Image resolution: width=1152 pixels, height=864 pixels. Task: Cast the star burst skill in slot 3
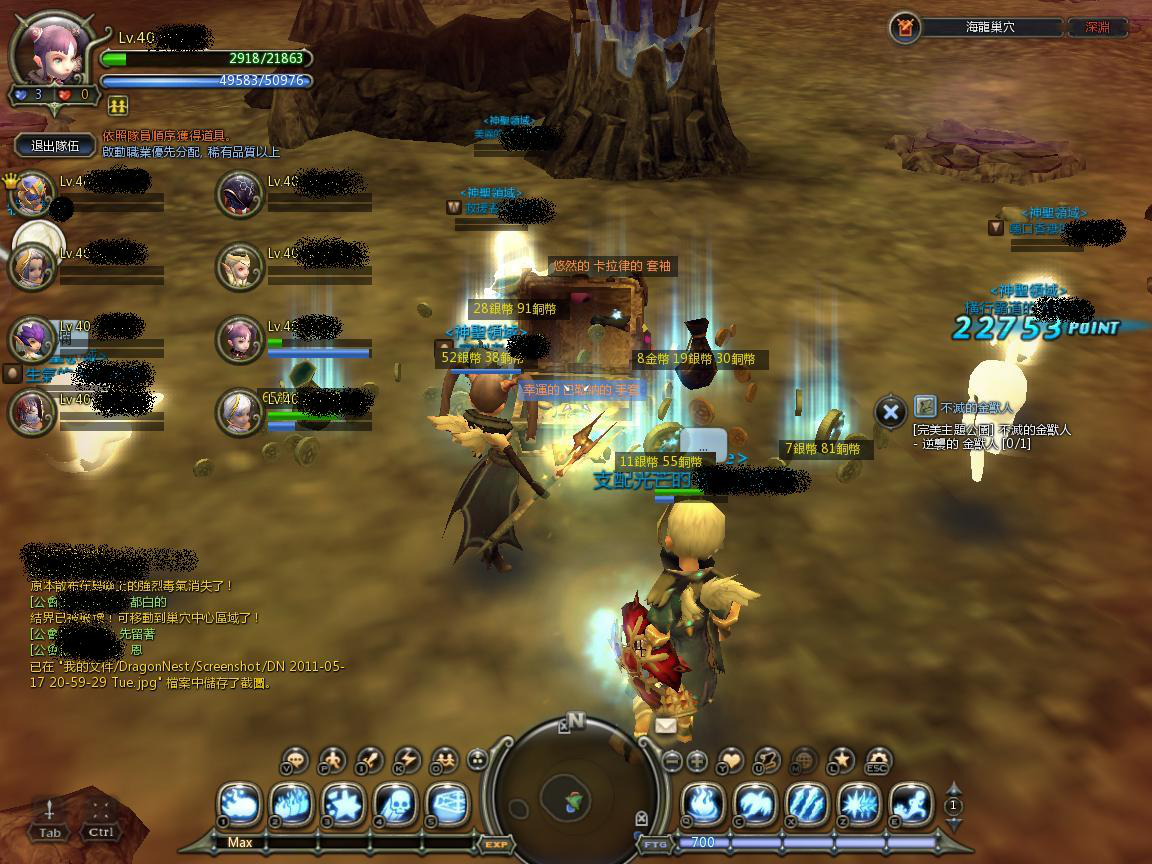pos(343,804)
